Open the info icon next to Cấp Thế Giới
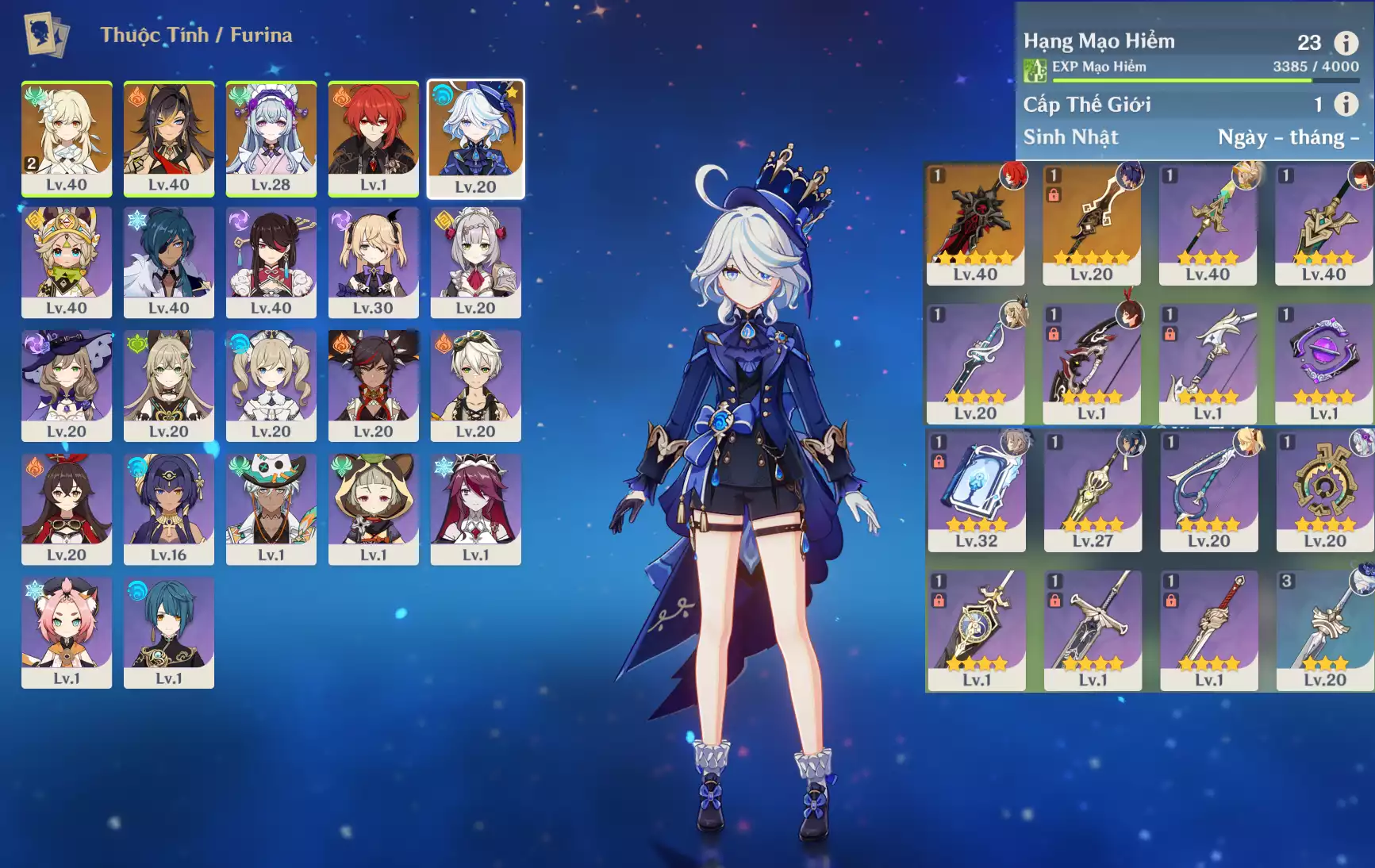1375x868 pixels. [x=1346, y=104]
